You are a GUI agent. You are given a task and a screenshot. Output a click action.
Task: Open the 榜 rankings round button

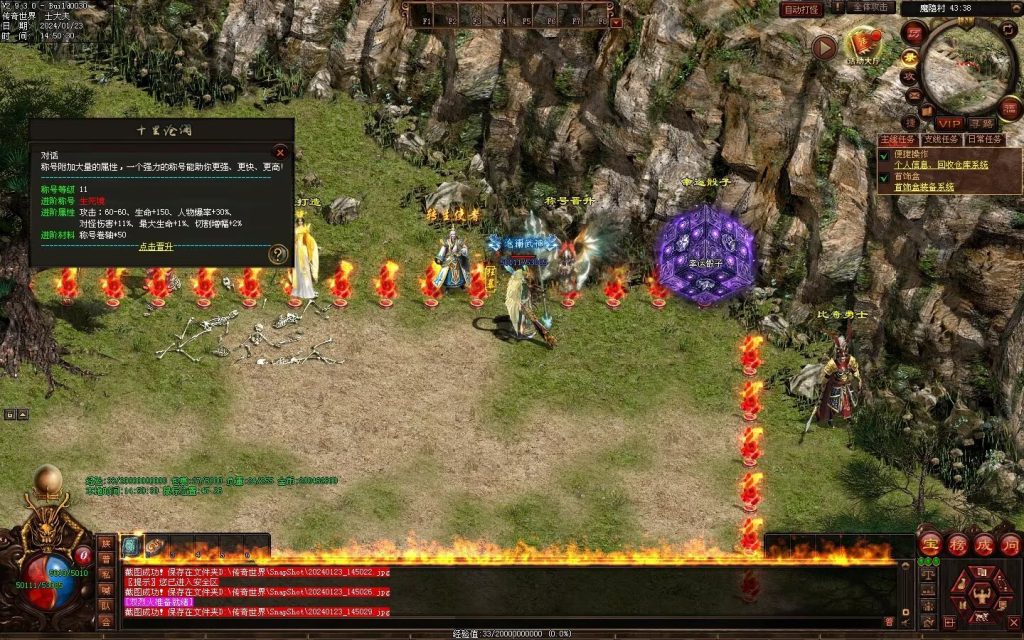pyautogui.click(x=956, y=545)
